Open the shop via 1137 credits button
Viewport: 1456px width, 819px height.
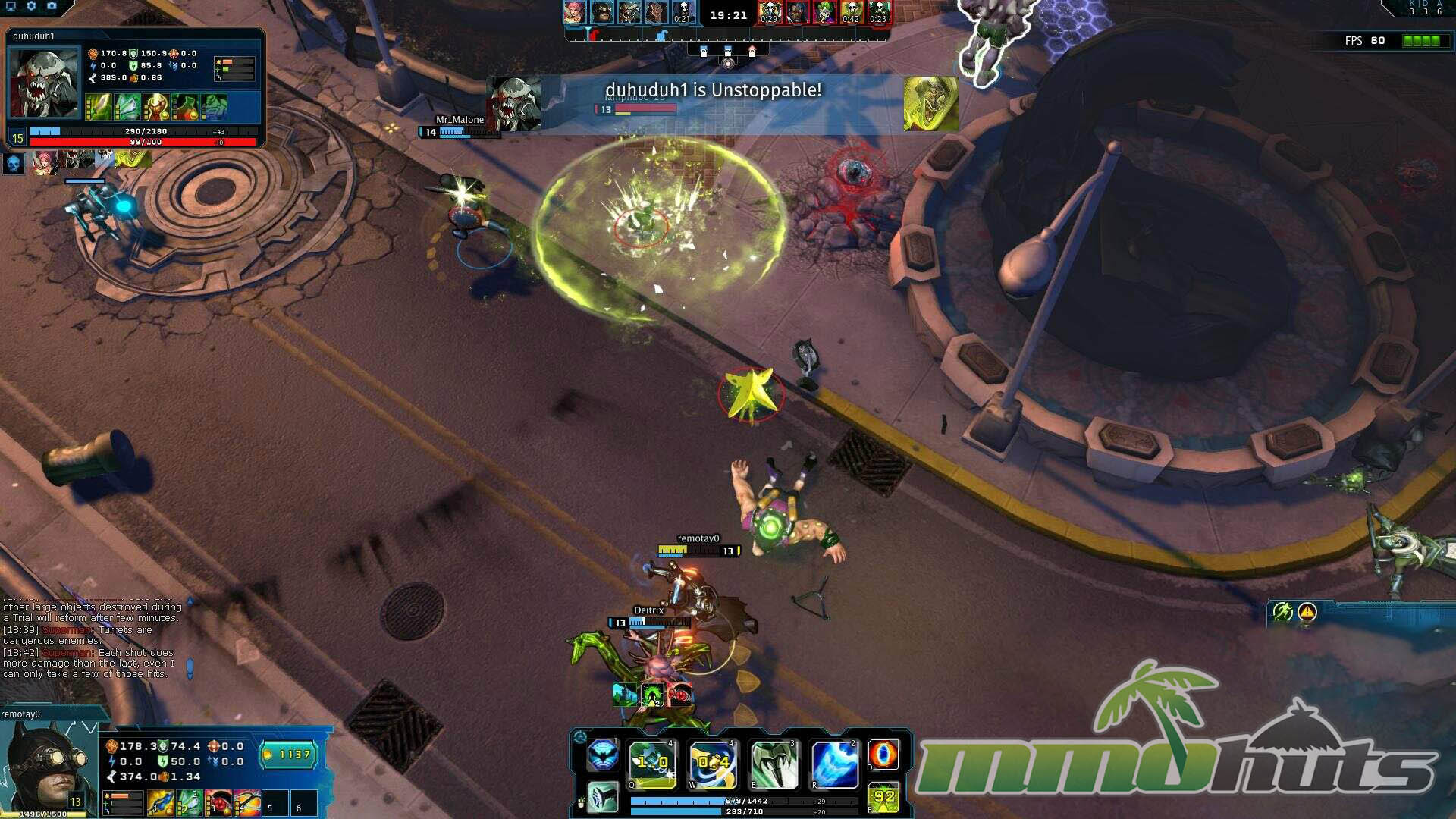[x=289, y=755]
